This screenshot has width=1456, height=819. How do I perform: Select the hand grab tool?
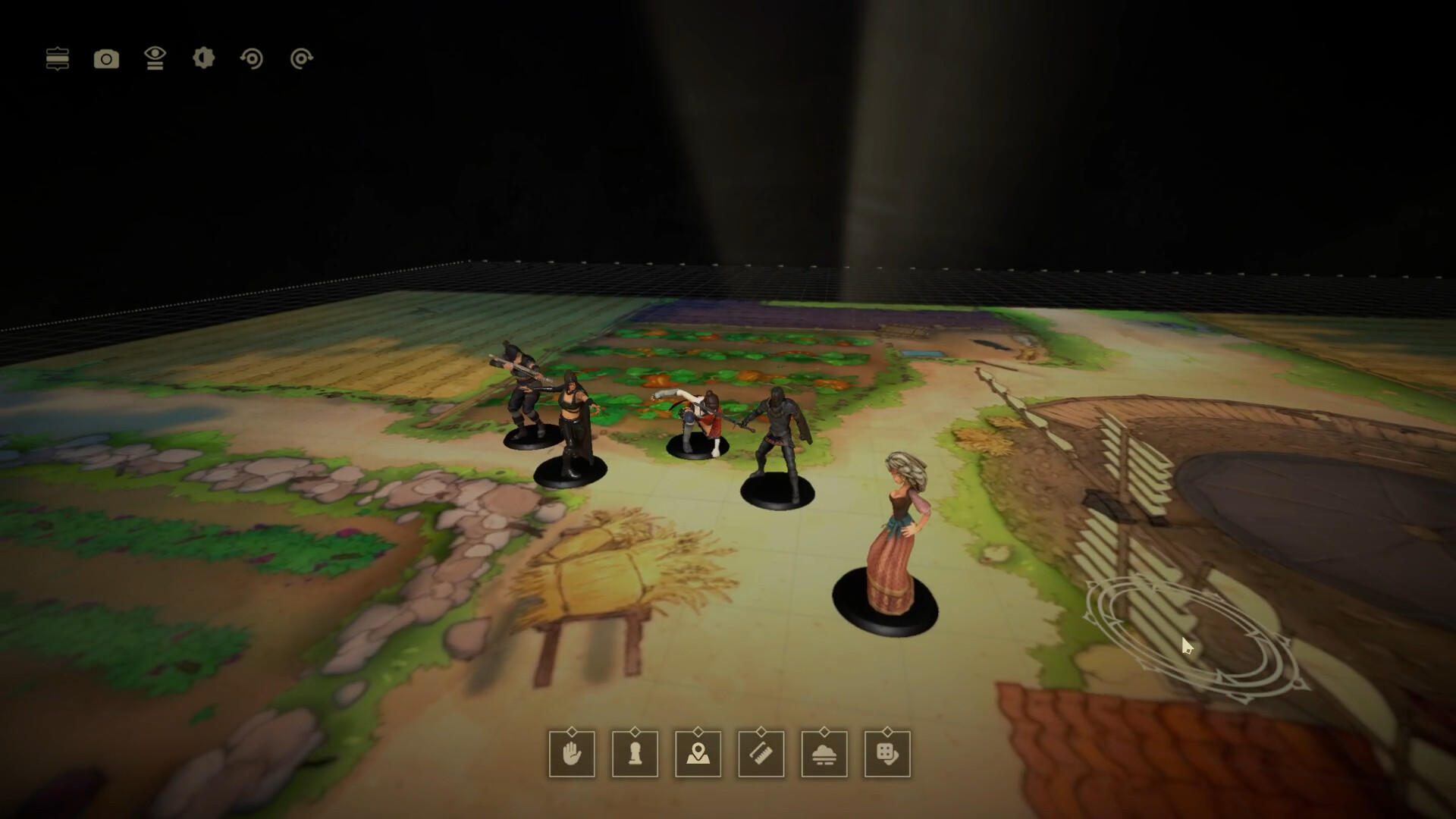click(x=571, y=756)
